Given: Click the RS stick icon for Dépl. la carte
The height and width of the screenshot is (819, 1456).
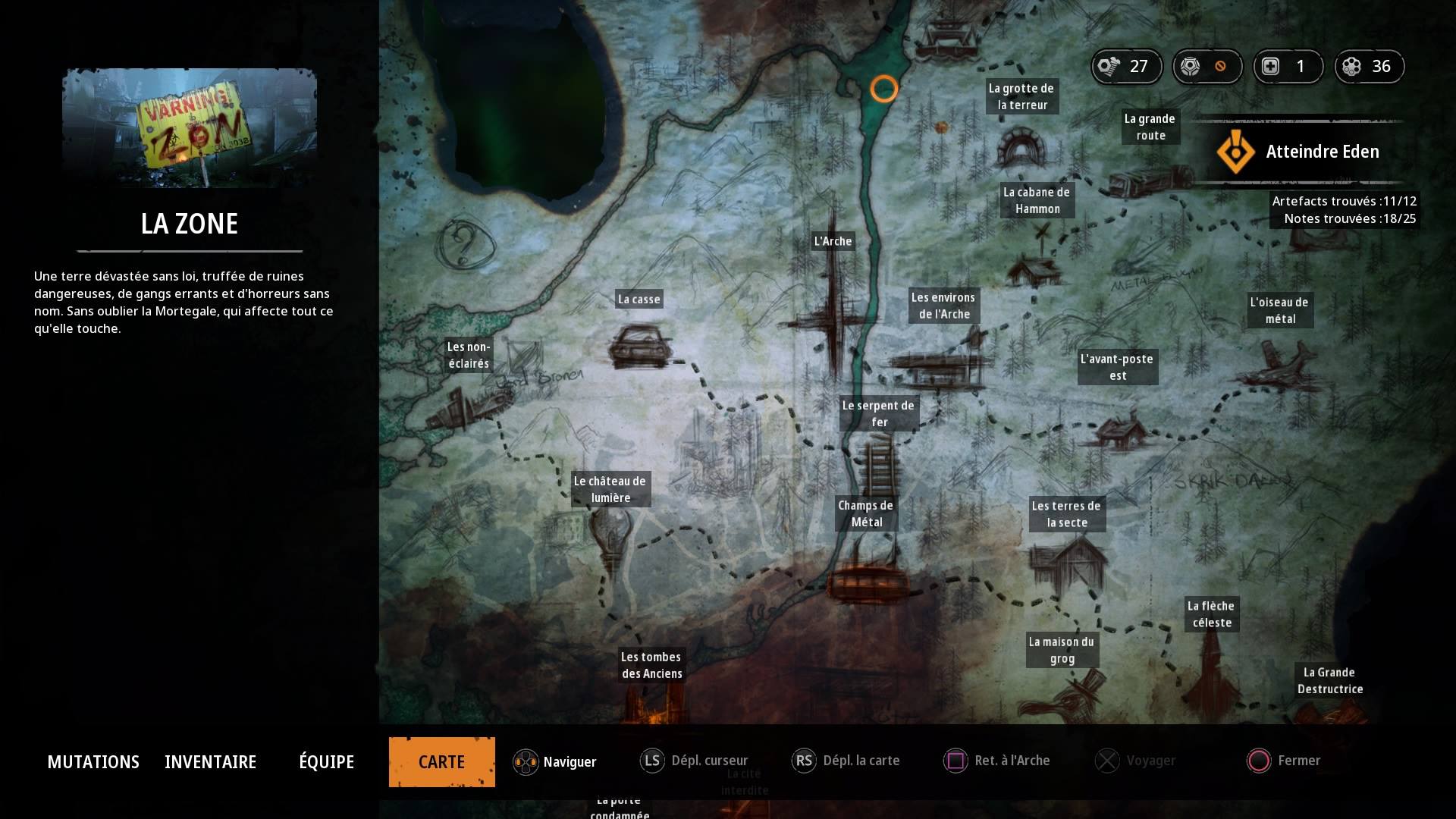Looking at the screenshot, I should click(x=805, y=761).
